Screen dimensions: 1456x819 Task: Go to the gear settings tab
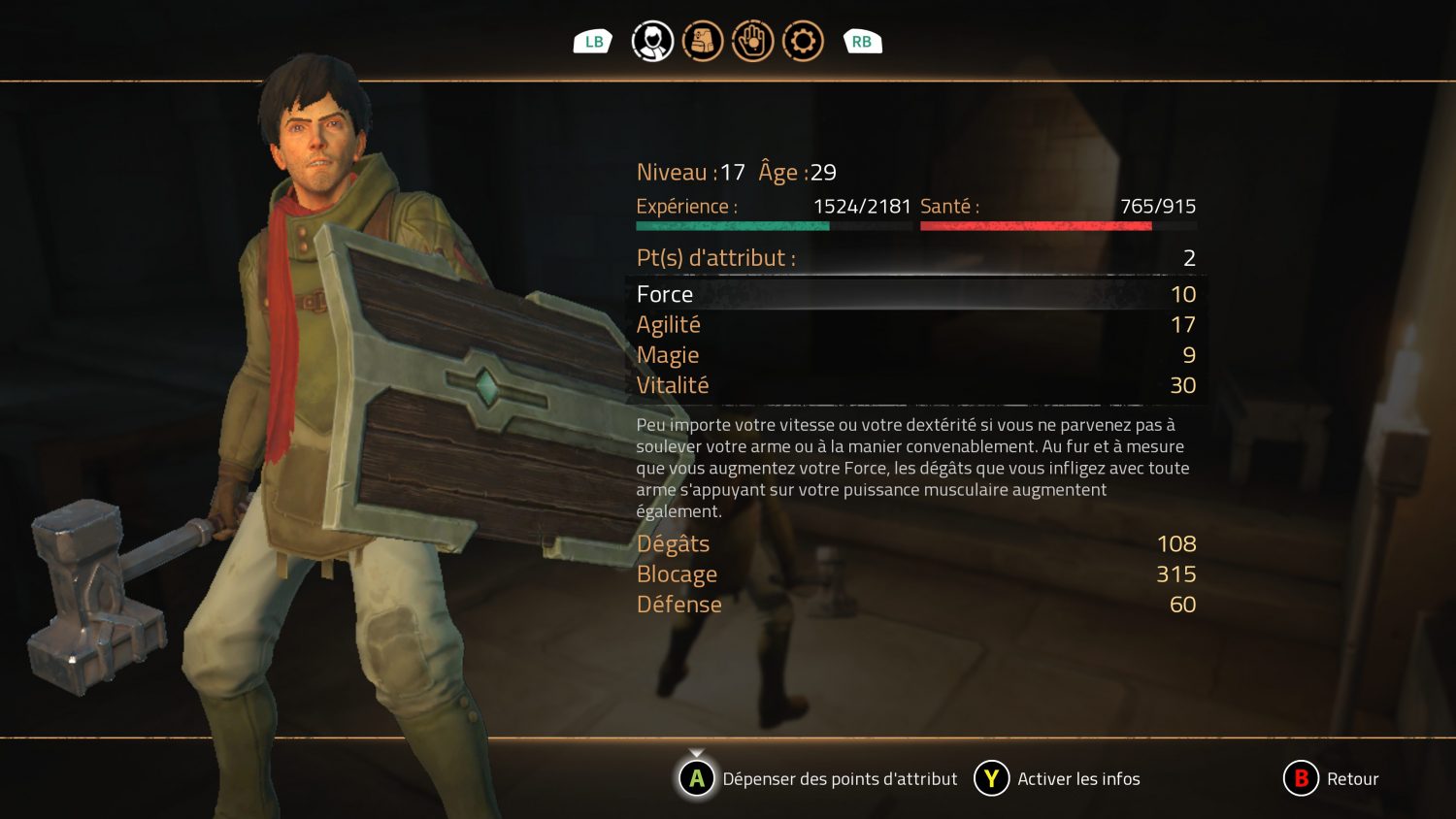[x=803, y=42]
